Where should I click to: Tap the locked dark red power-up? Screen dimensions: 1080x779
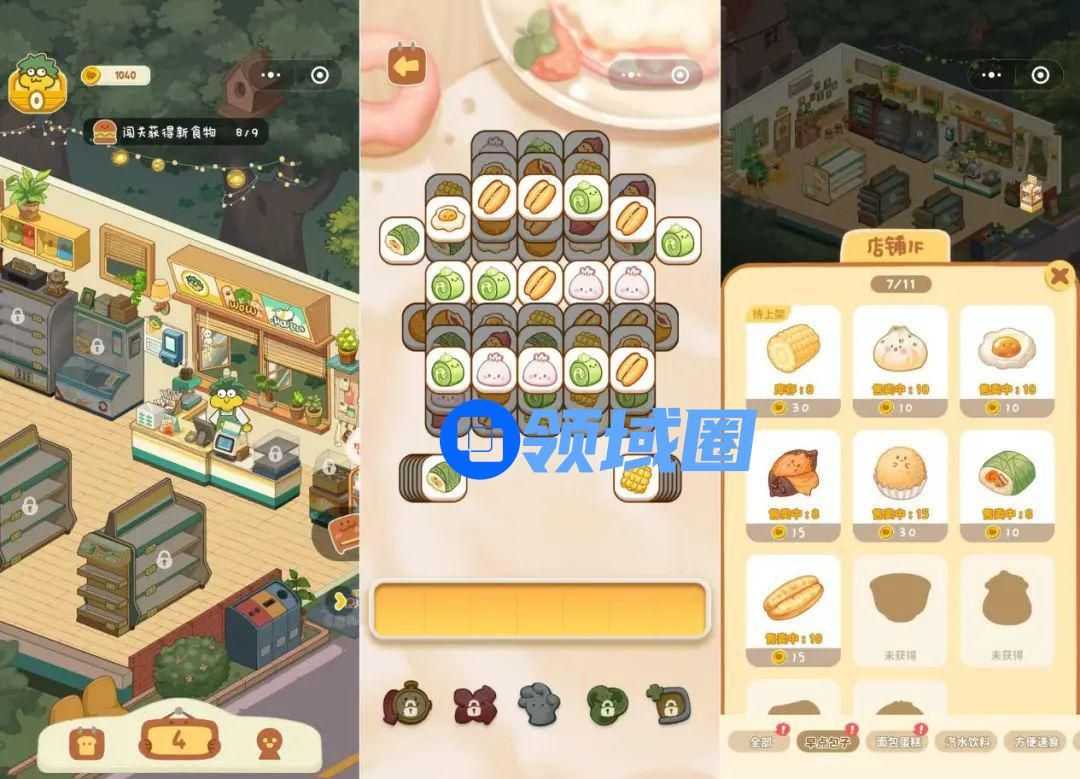pyautogui.click(x=474, y=704)
